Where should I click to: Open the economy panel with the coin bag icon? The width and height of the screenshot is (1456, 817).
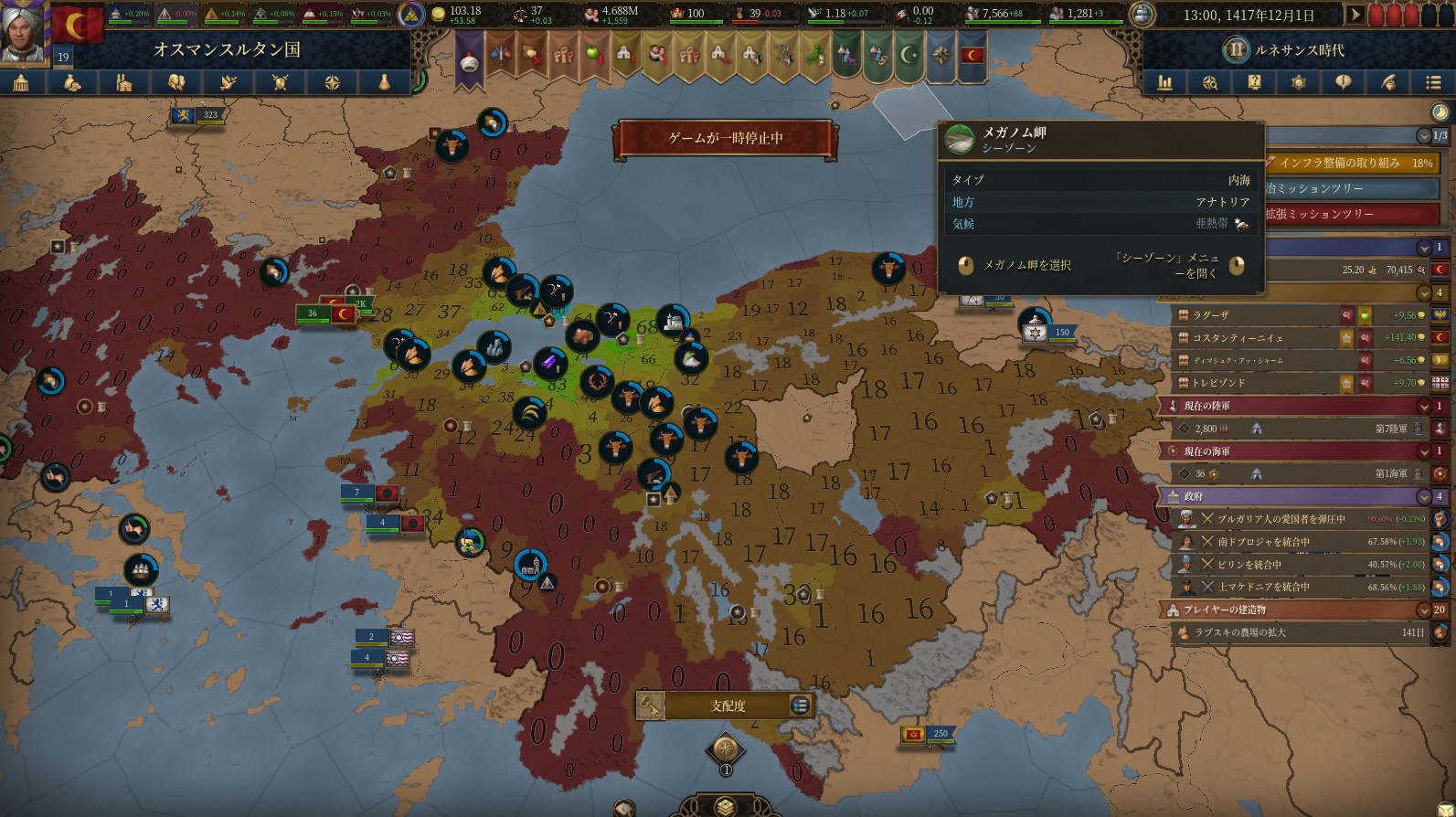tap(72, 83)
